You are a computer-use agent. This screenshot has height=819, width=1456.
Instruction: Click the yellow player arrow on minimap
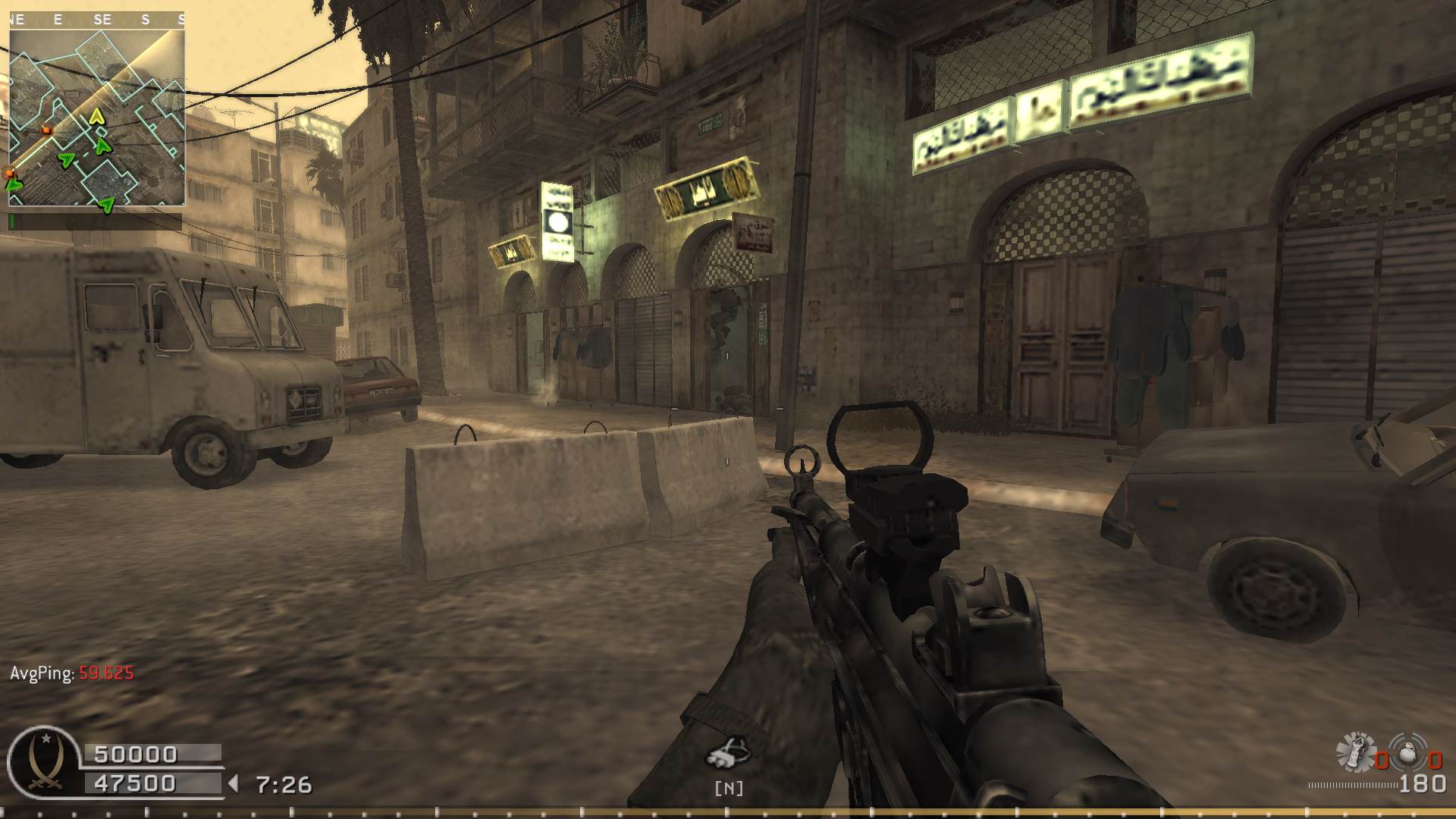(96, 116)
